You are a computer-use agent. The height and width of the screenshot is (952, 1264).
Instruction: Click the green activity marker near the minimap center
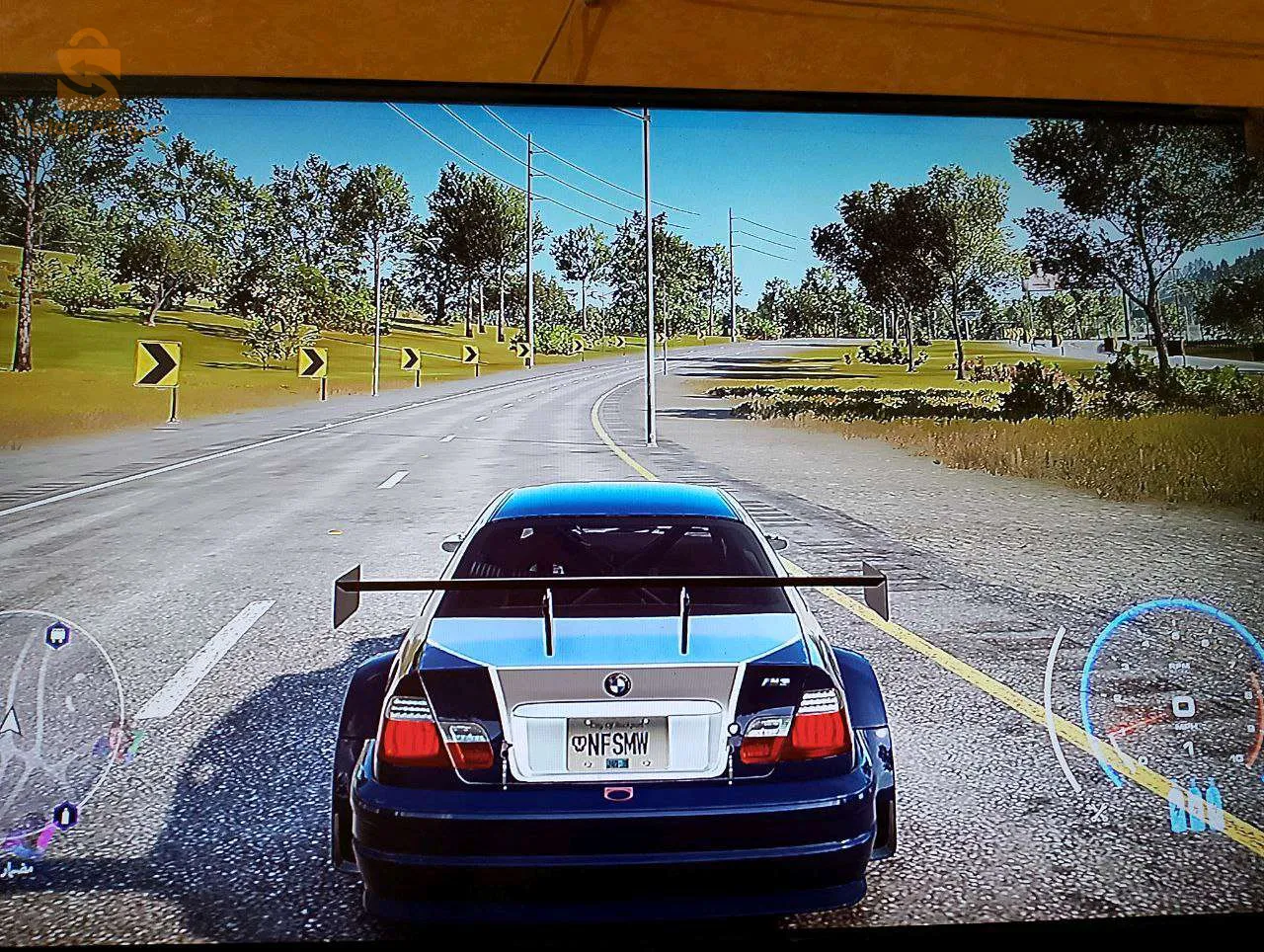(136, 739)
